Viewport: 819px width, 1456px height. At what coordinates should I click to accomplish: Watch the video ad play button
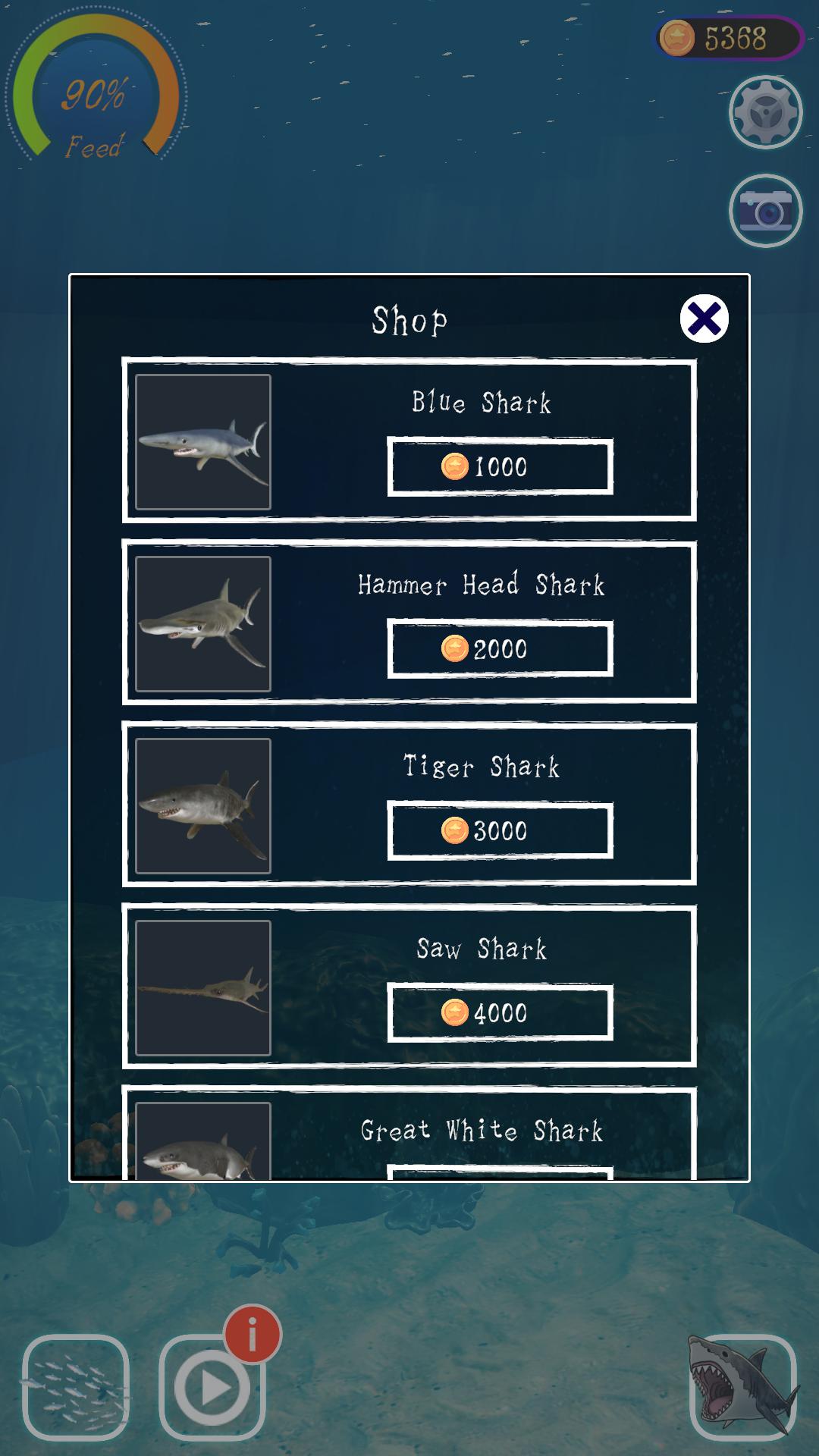tap(212, 1388)
